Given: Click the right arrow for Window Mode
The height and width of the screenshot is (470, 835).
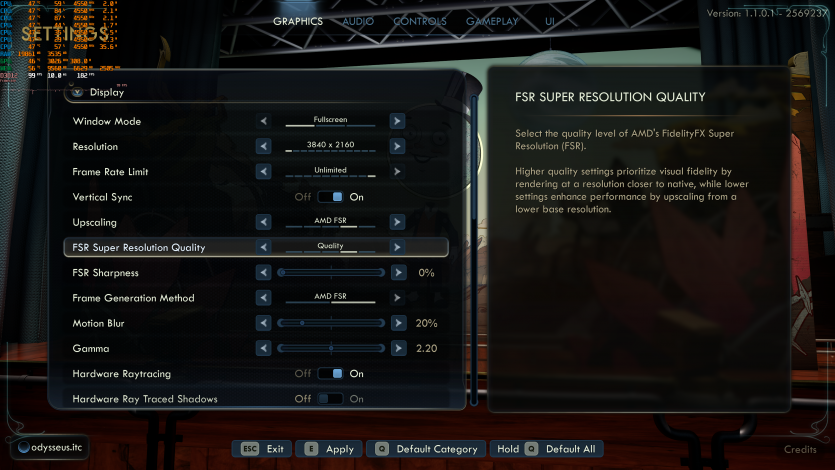Looking at the screenshot, I should [x=397, y=121].
